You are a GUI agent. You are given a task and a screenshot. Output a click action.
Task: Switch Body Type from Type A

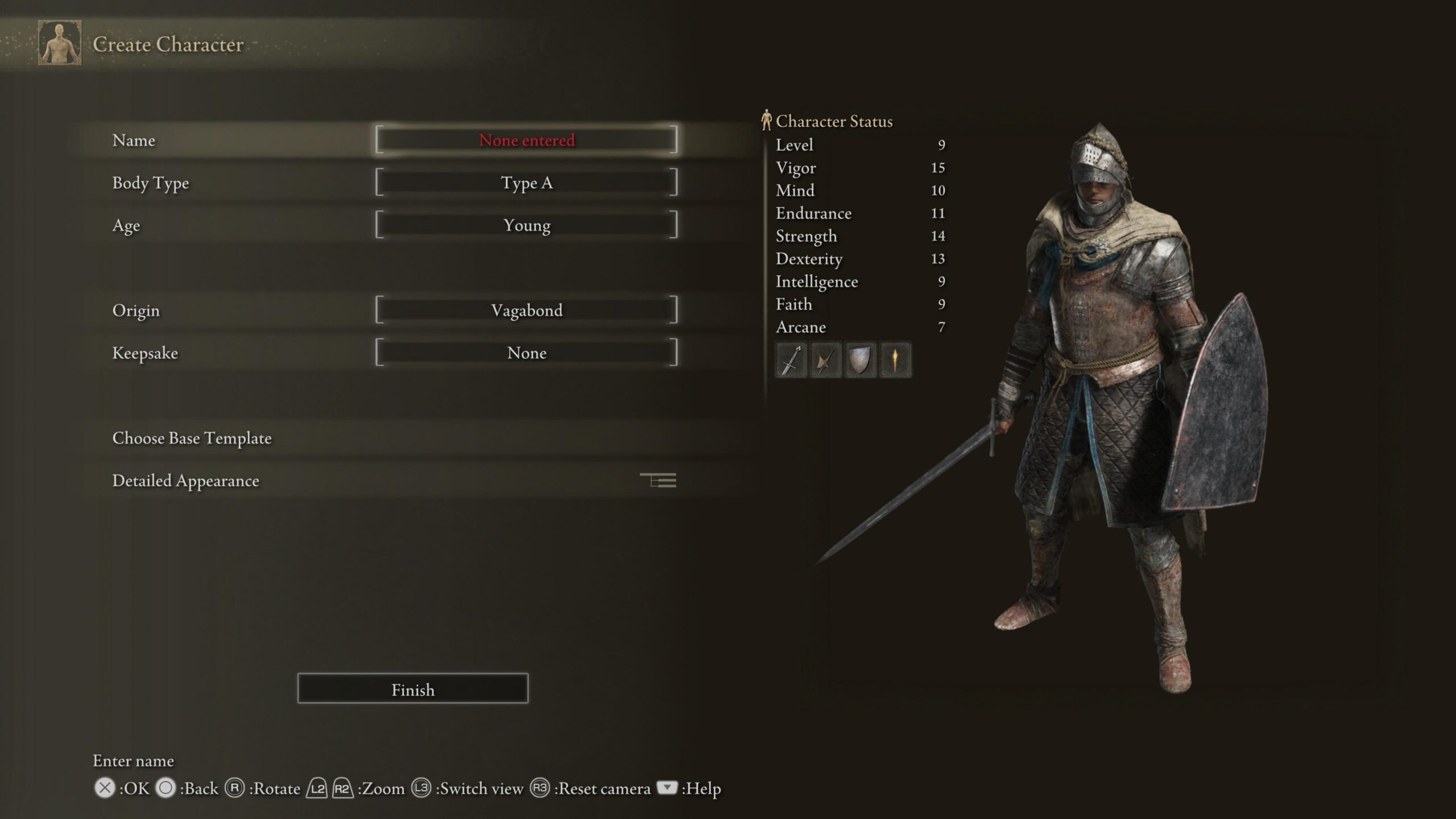527,183
